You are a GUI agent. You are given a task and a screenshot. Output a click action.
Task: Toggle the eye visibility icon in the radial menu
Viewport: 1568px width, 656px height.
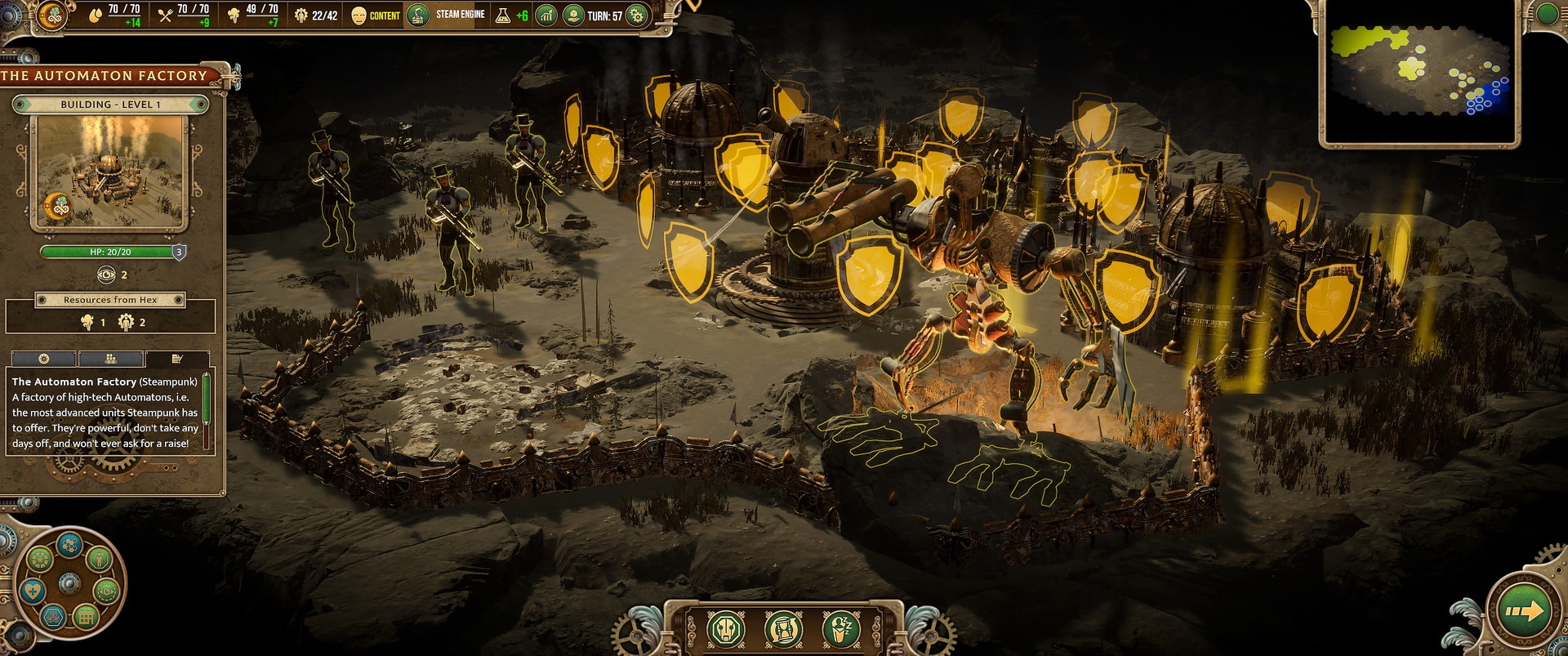106,591
